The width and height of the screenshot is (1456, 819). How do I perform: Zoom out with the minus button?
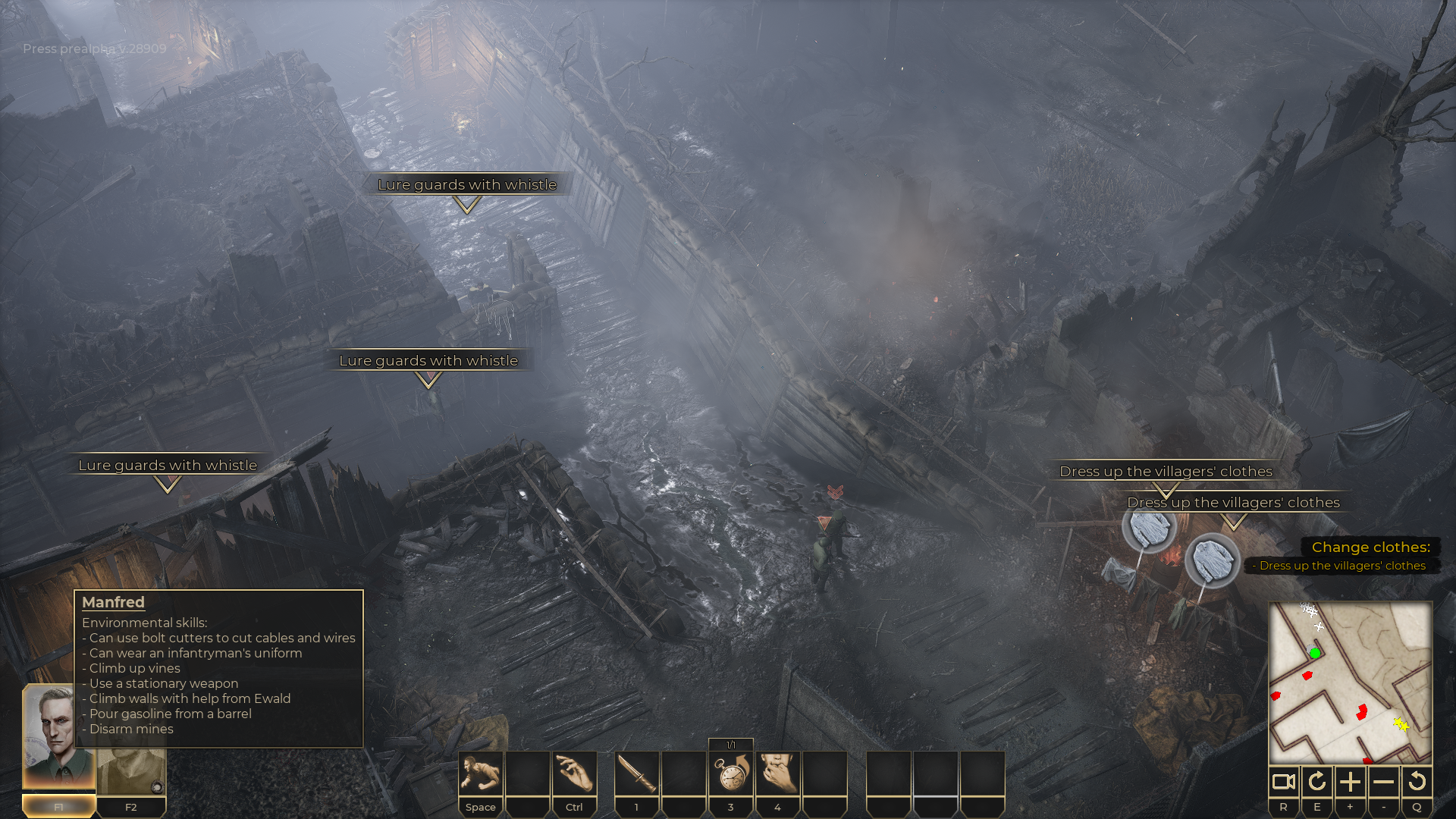[x=1384, y=782]
